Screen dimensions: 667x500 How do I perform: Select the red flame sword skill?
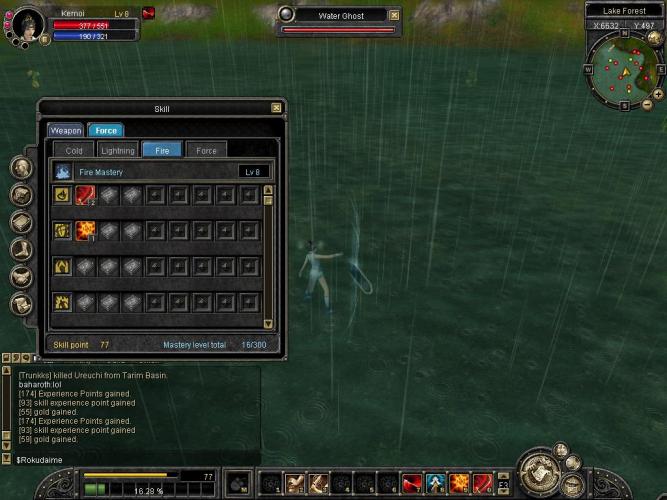tap(85, 196)
